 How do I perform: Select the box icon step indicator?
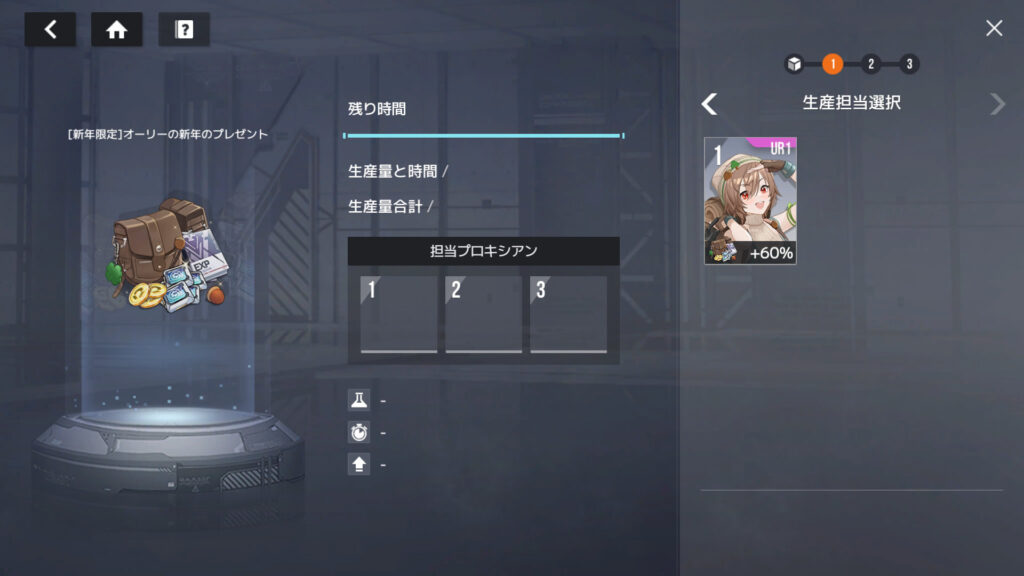(x=794, y=64)
